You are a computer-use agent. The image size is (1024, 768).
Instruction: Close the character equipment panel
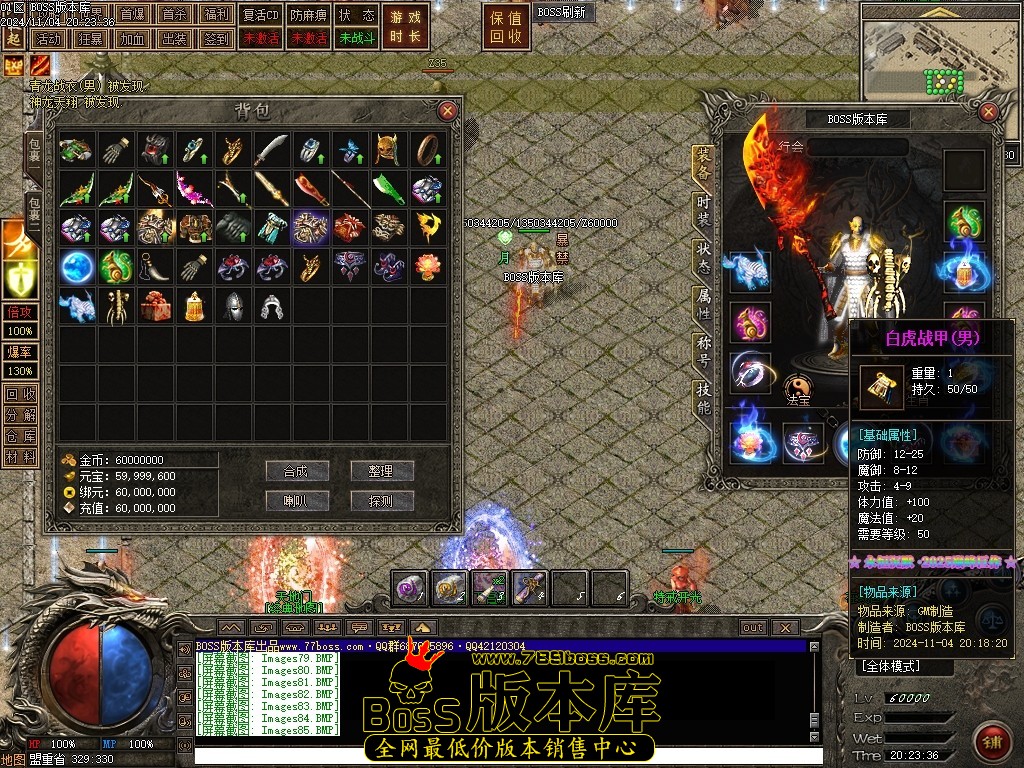pos(989,112)
